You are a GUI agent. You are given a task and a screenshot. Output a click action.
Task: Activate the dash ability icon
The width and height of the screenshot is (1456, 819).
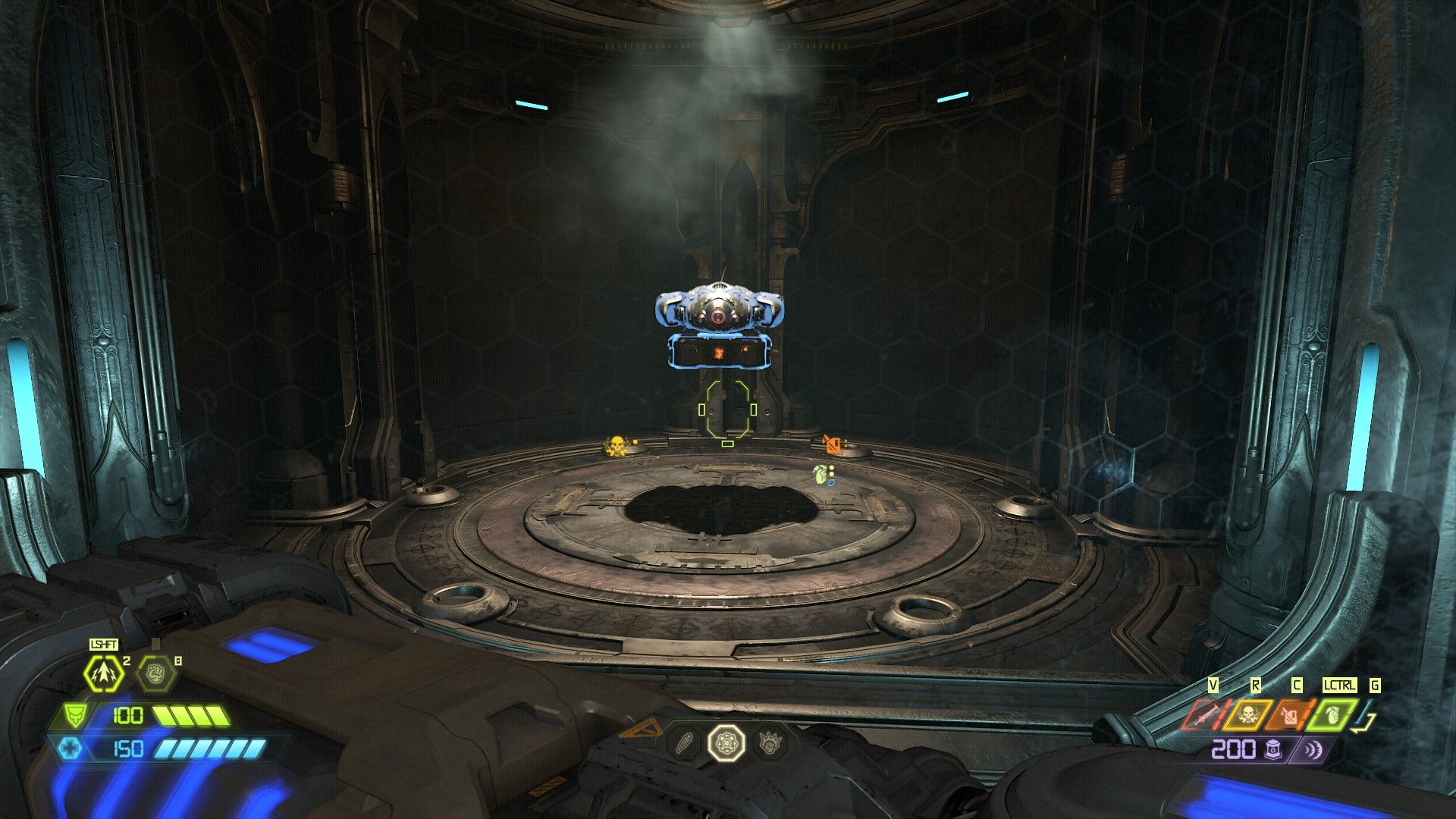click(104, 673)
